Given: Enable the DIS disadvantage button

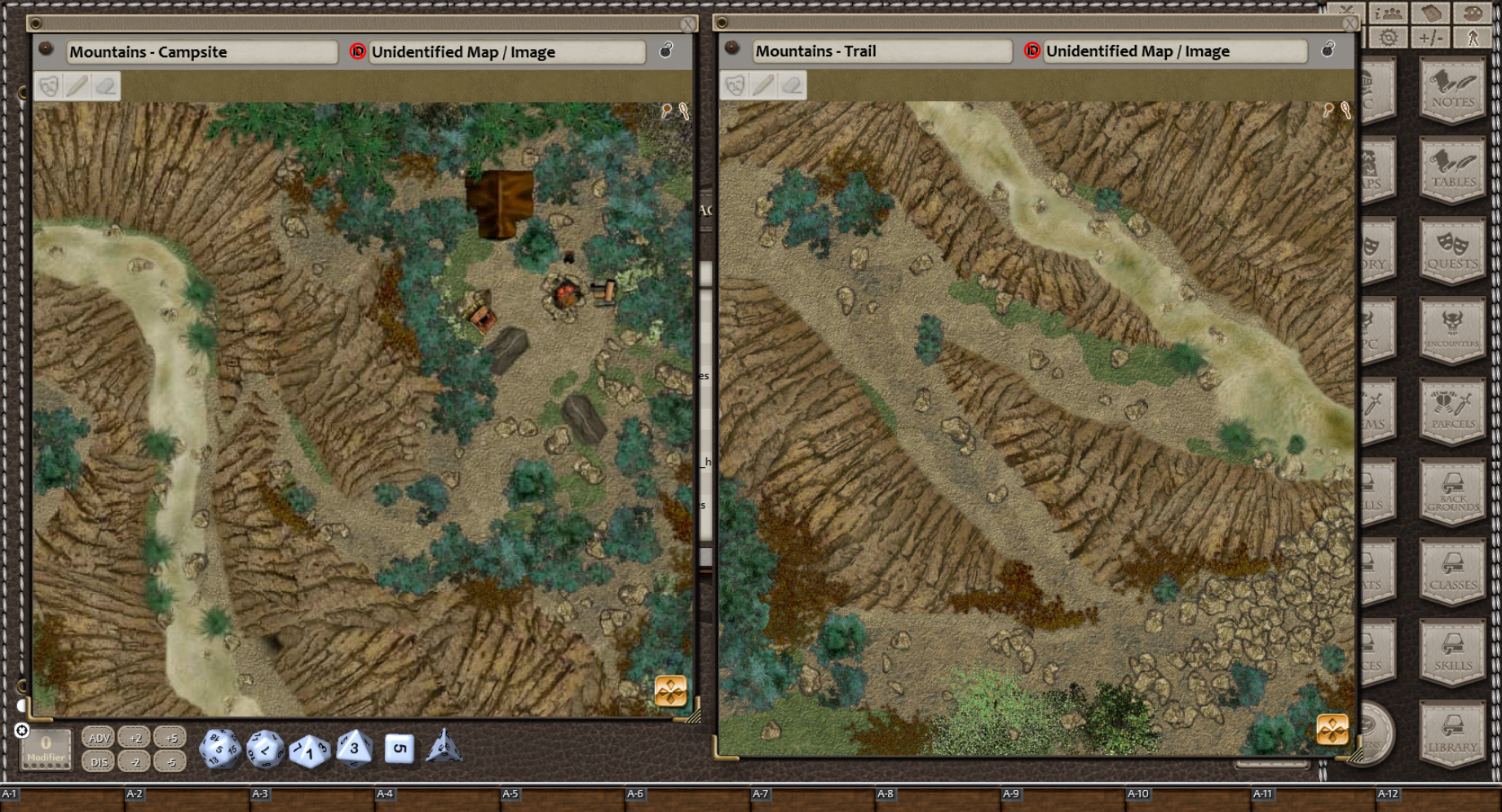Looking at the screenshot, I should (99, 761).
